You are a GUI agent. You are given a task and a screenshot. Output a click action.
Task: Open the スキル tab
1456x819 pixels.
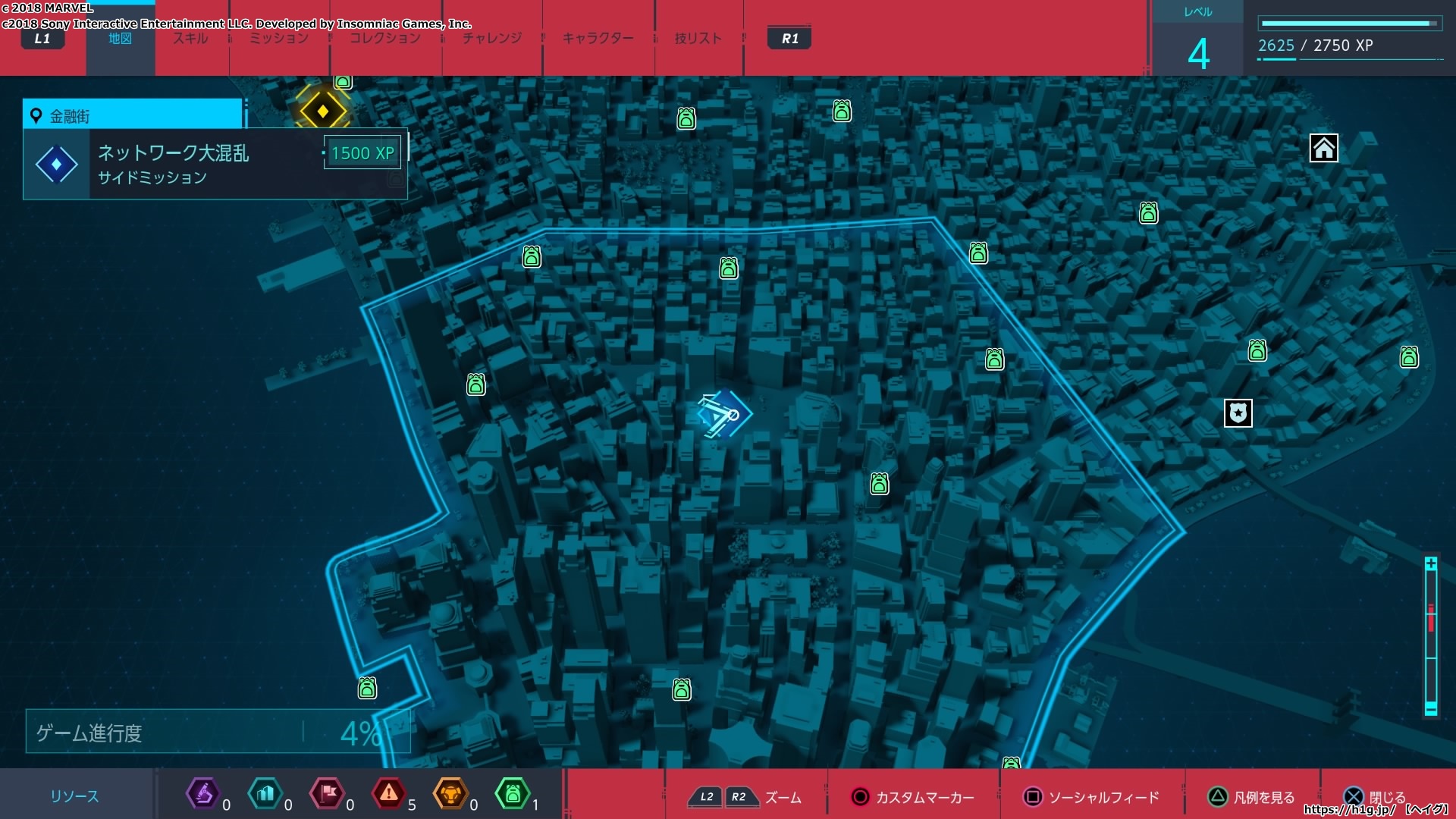(190, 39)
